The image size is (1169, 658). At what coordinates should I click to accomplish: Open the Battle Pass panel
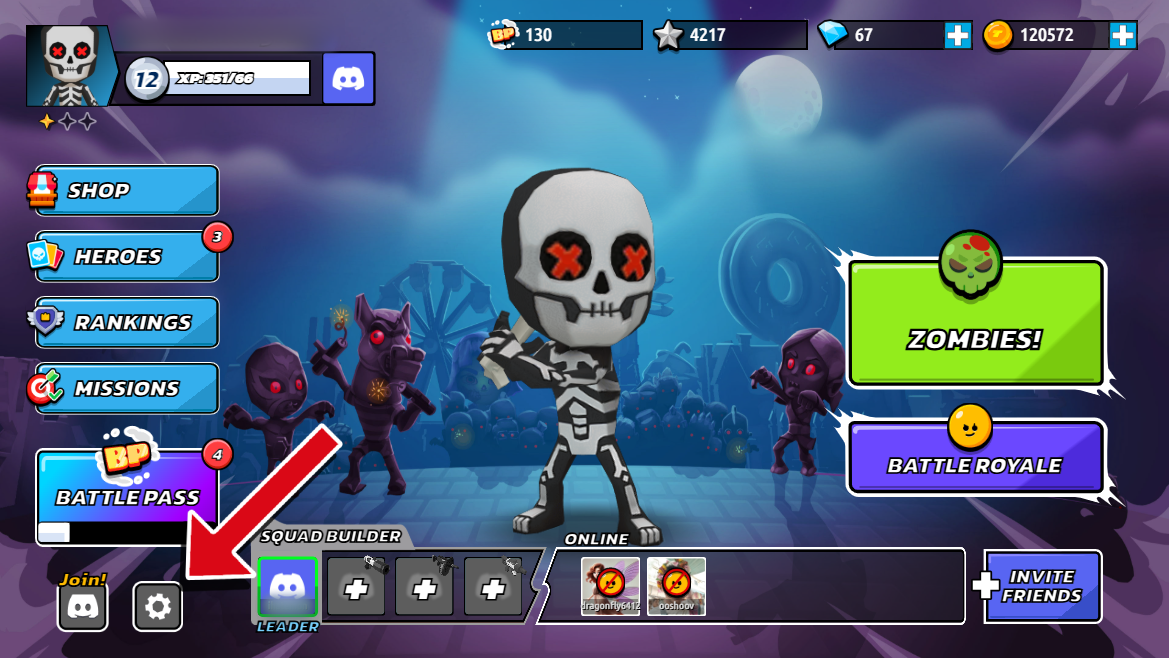pos(127,496)
